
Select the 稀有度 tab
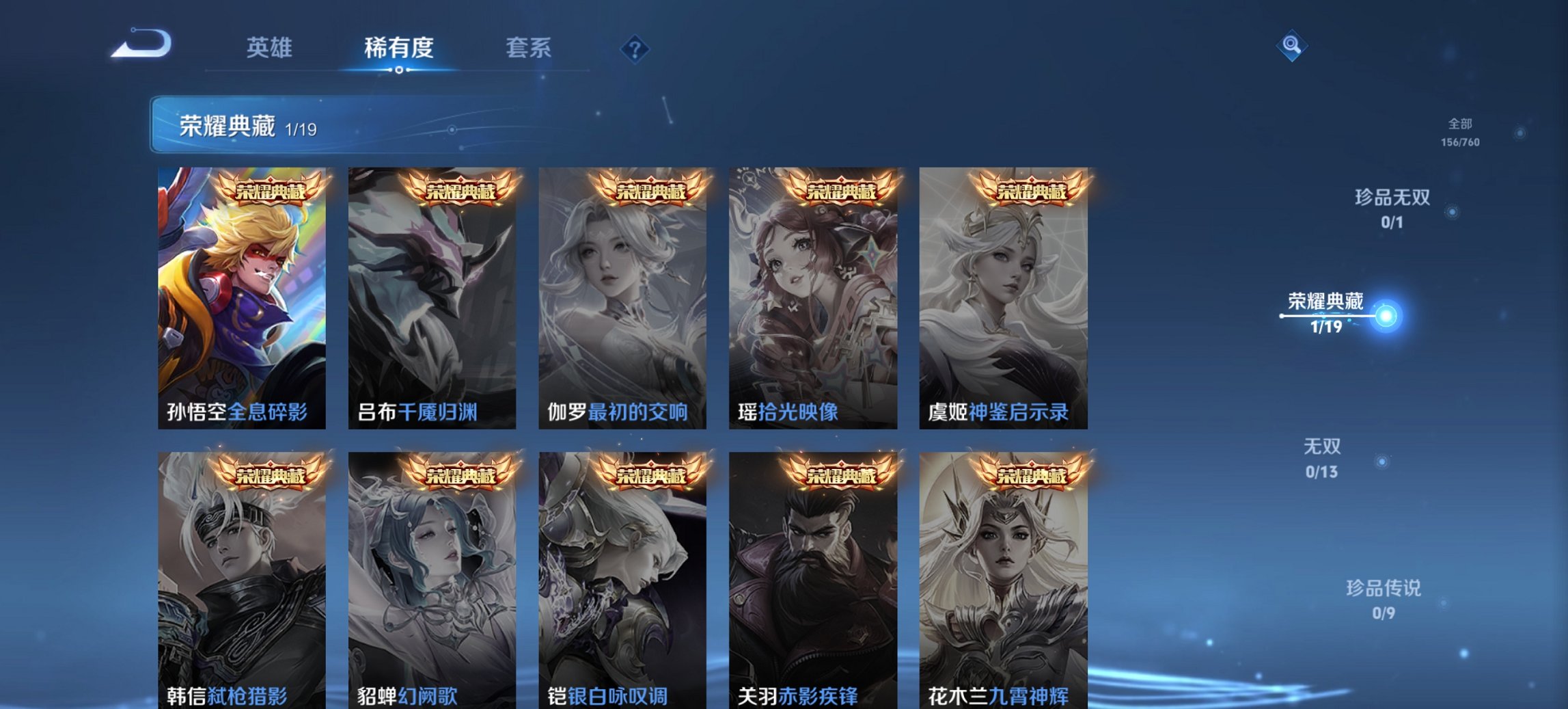click(398, 48)
